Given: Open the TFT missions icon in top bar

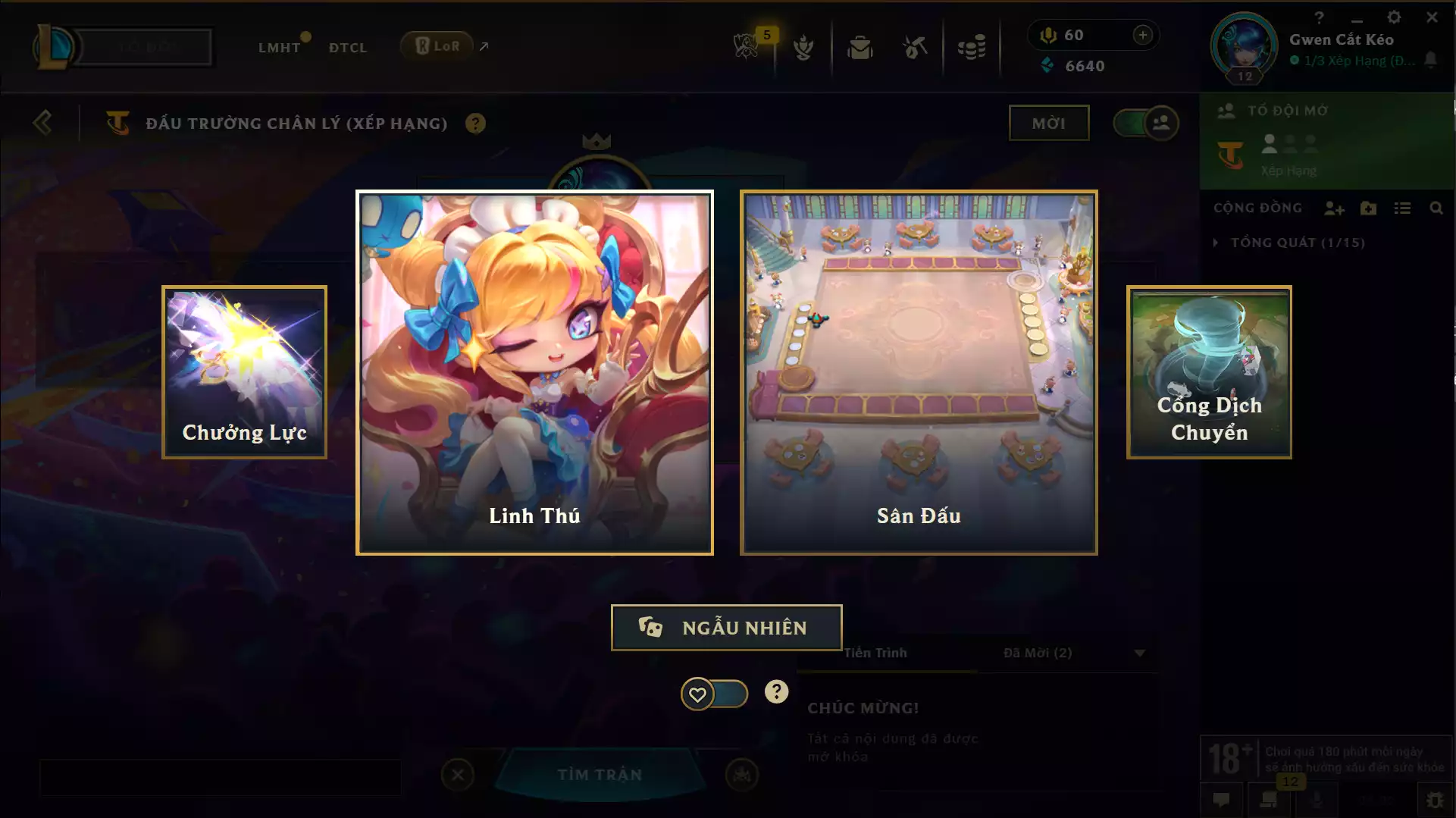Looking at the screenshot, I should point(803,47).
